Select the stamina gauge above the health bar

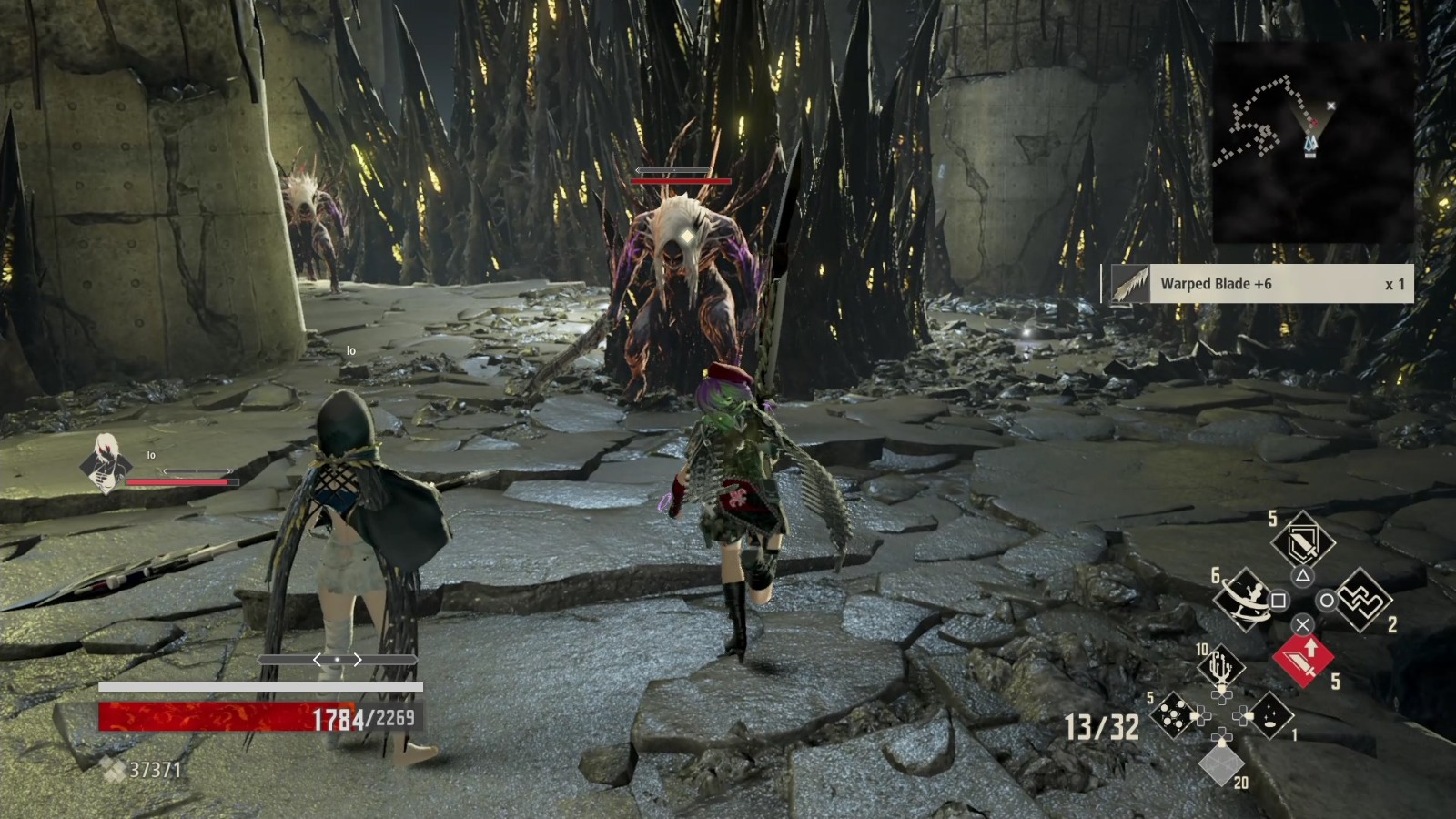pyautogui.click(x=259, y=685)
